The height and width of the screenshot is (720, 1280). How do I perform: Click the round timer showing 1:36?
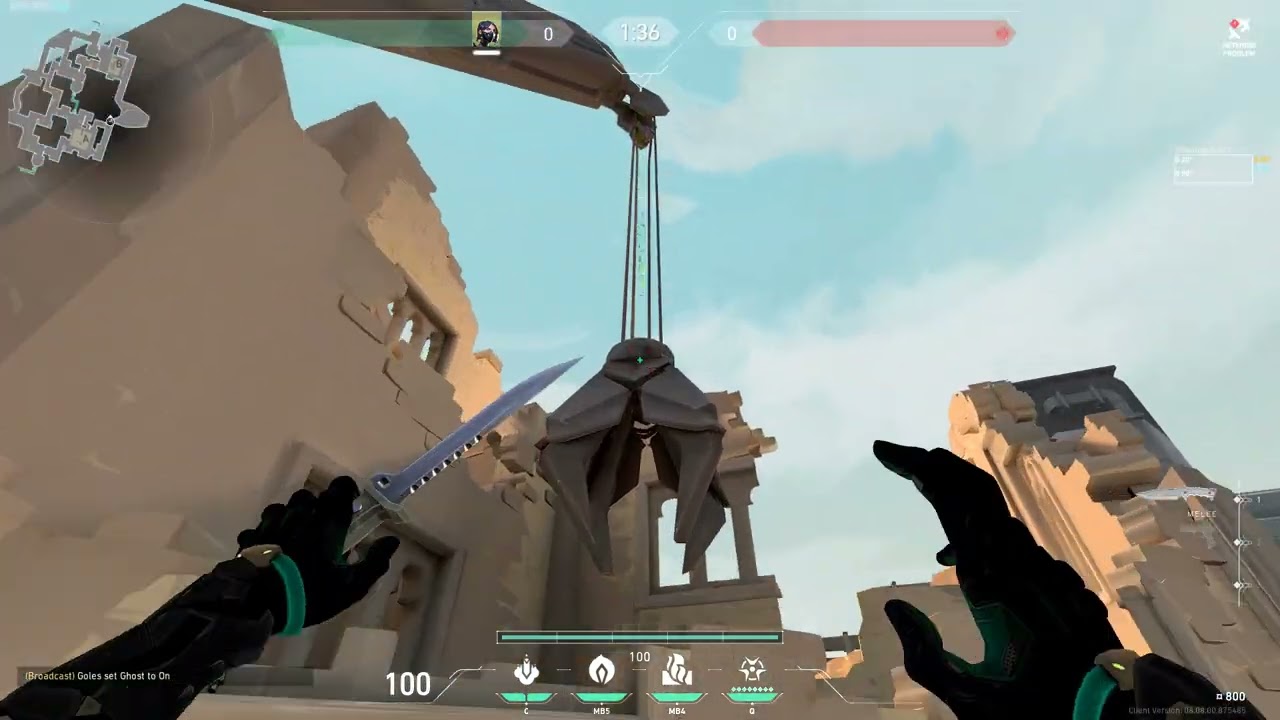coord(639,33)
